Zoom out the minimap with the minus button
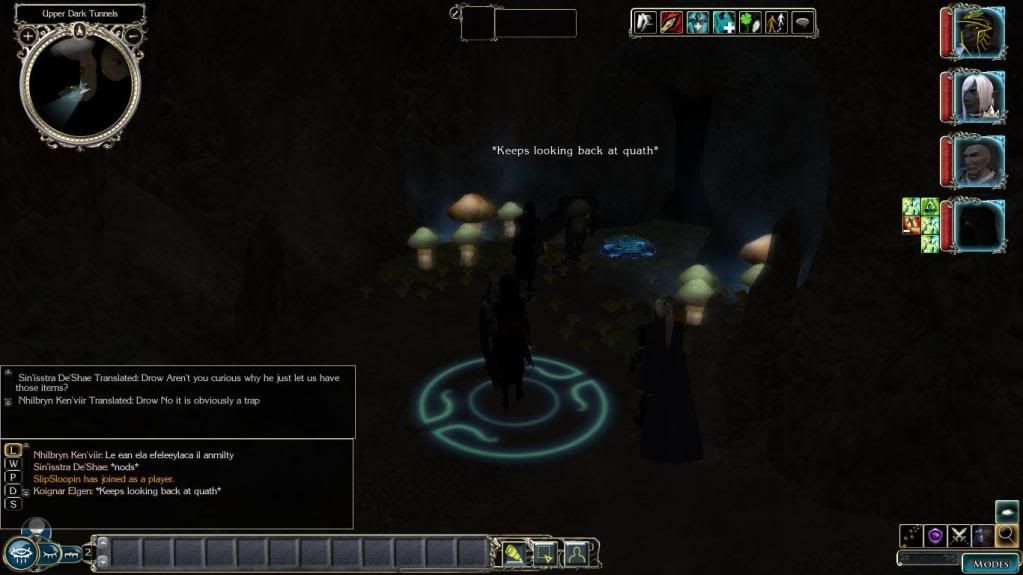 click(x=133, y=36)
